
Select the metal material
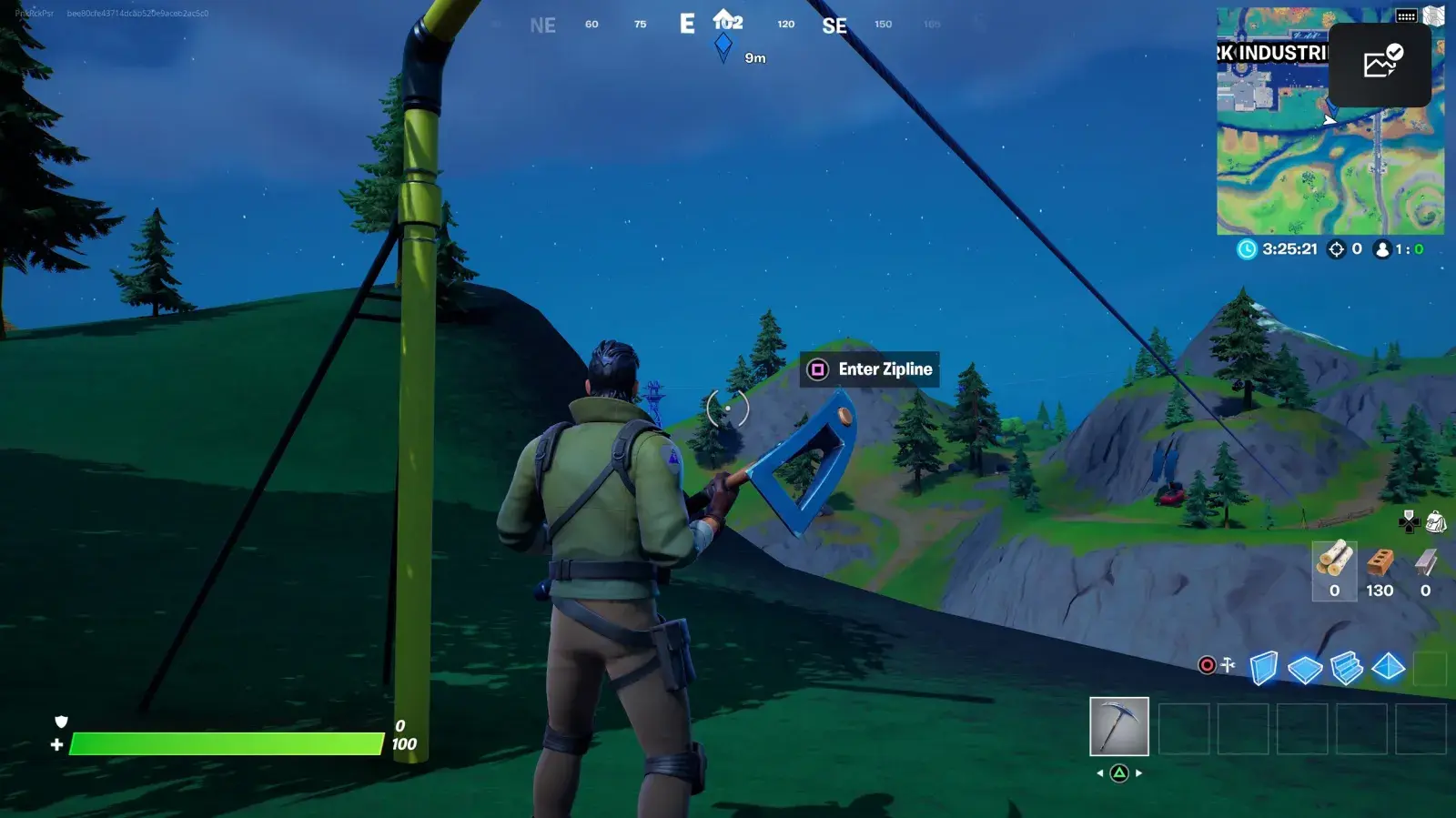(x=1425, y=570)
